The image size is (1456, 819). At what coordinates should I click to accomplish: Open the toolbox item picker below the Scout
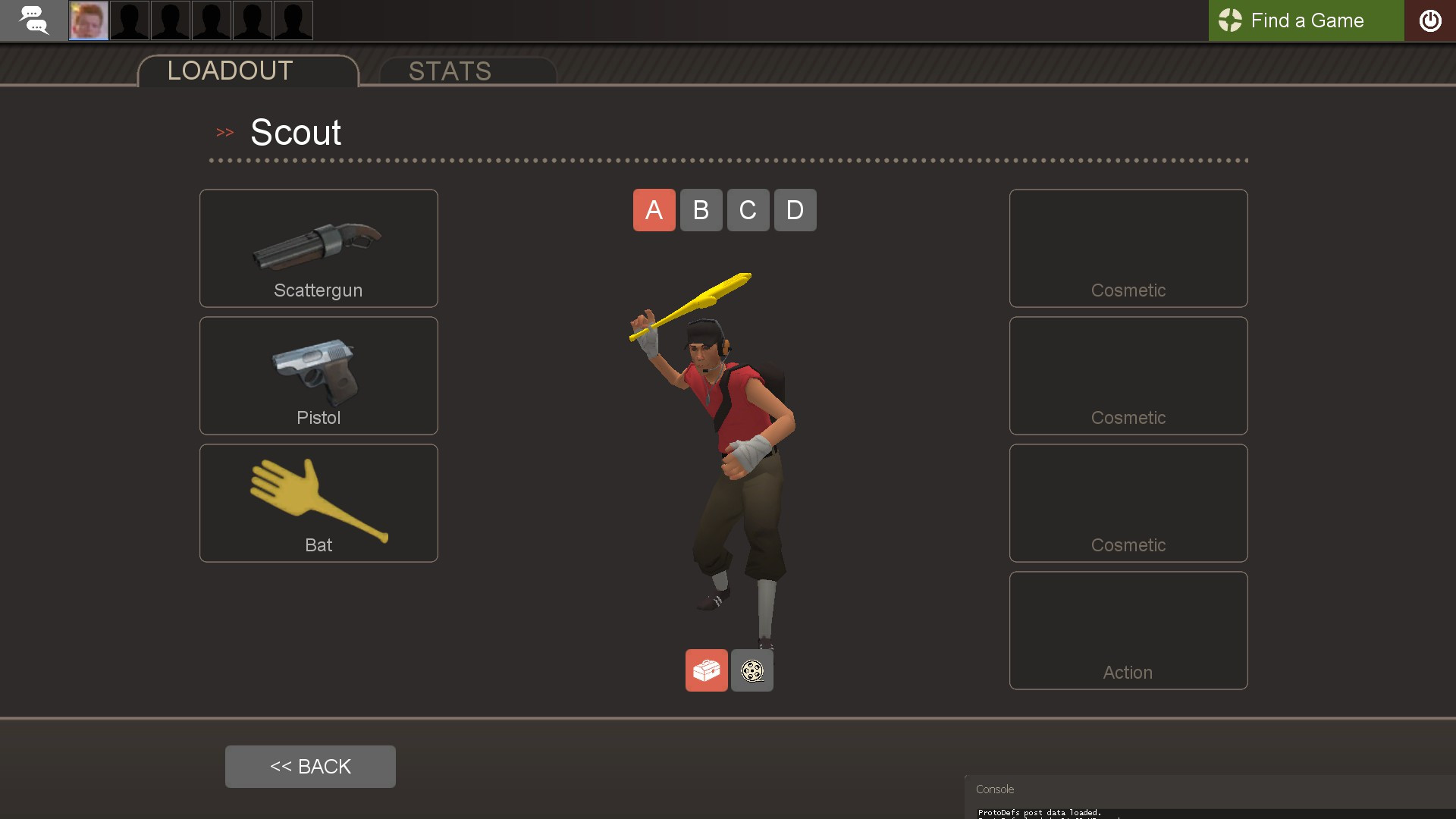pos(706,670)
